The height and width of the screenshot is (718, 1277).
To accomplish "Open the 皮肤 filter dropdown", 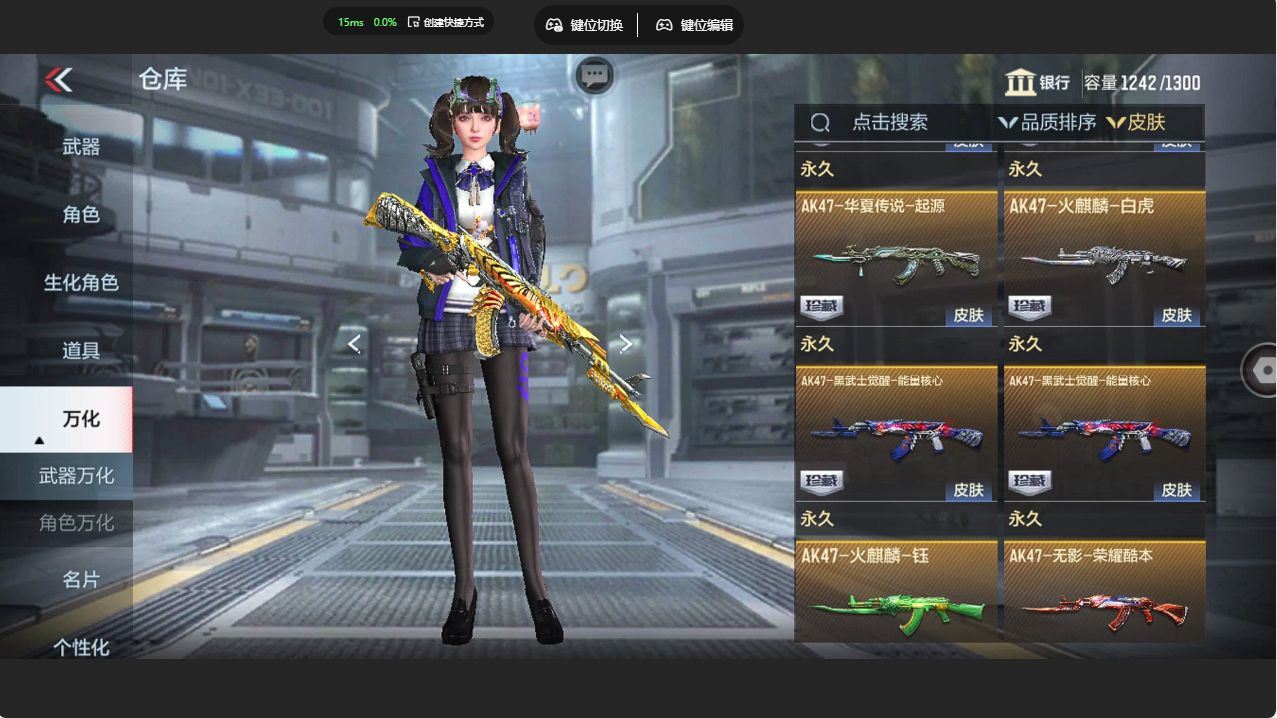I will 1136,123.
